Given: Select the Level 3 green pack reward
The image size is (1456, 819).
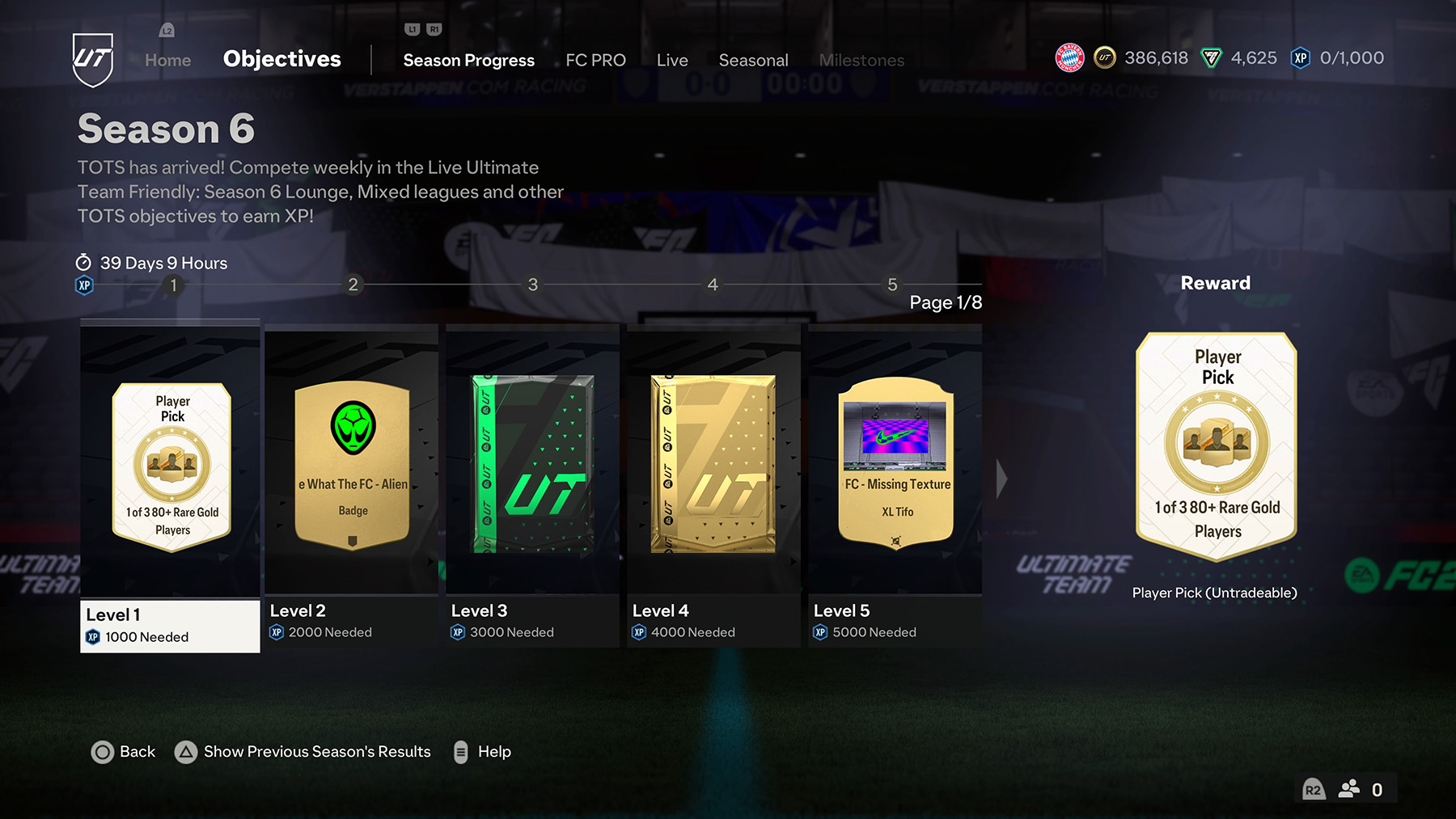Looking at the screenshot, I should point(531,469).
